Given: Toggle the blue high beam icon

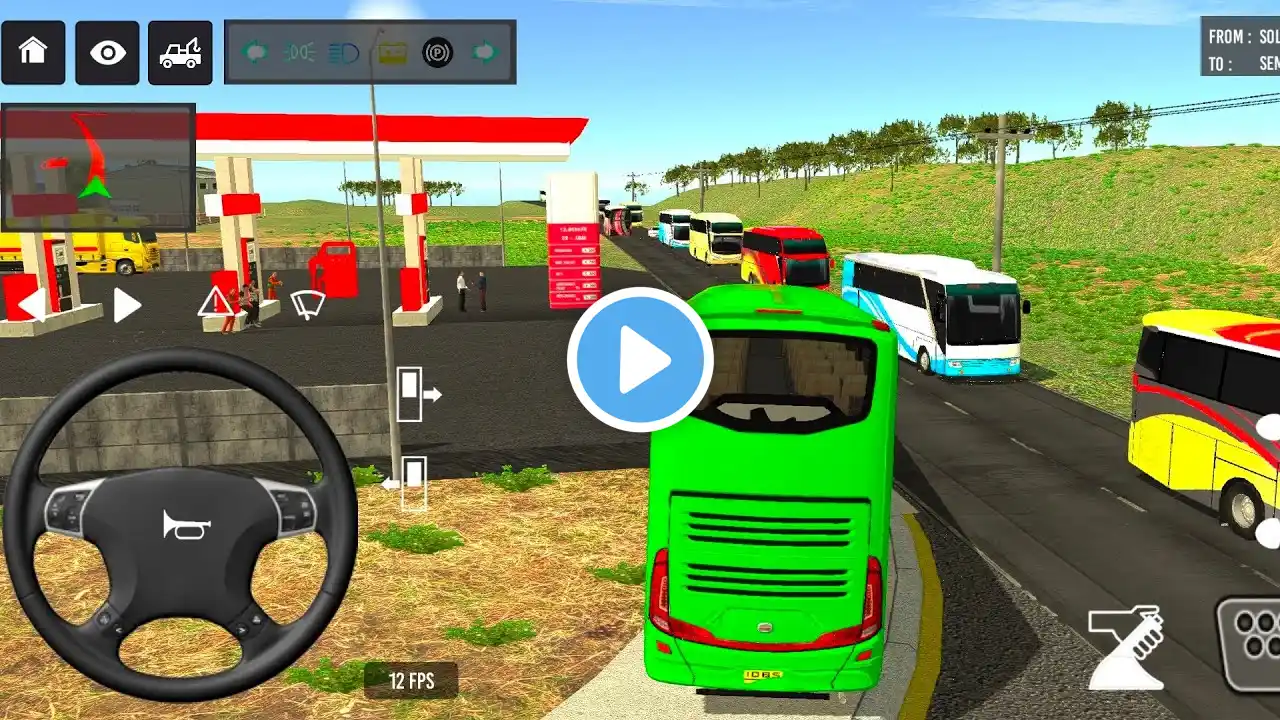Looking at the screenshot, I should (x=344, y=51).
